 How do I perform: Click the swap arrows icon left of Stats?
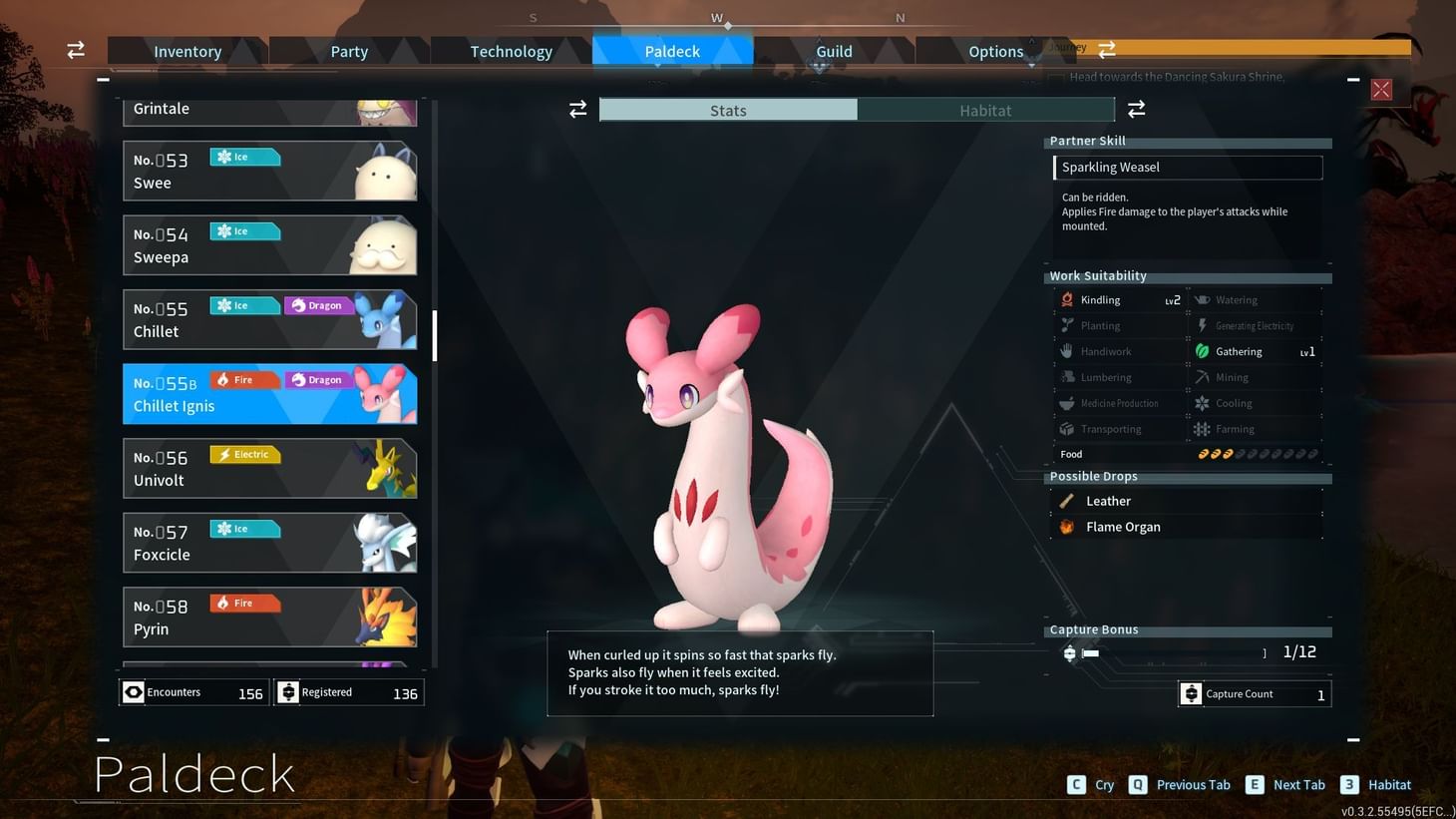[x=578, y=110]
